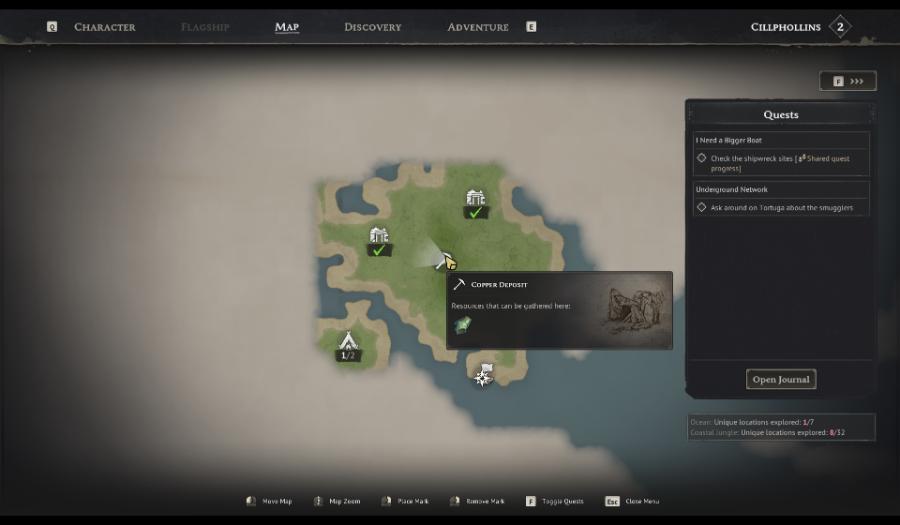Open the Flagship tab
The width and height of the screenshot is (900, 525).
tap(205, 27)
